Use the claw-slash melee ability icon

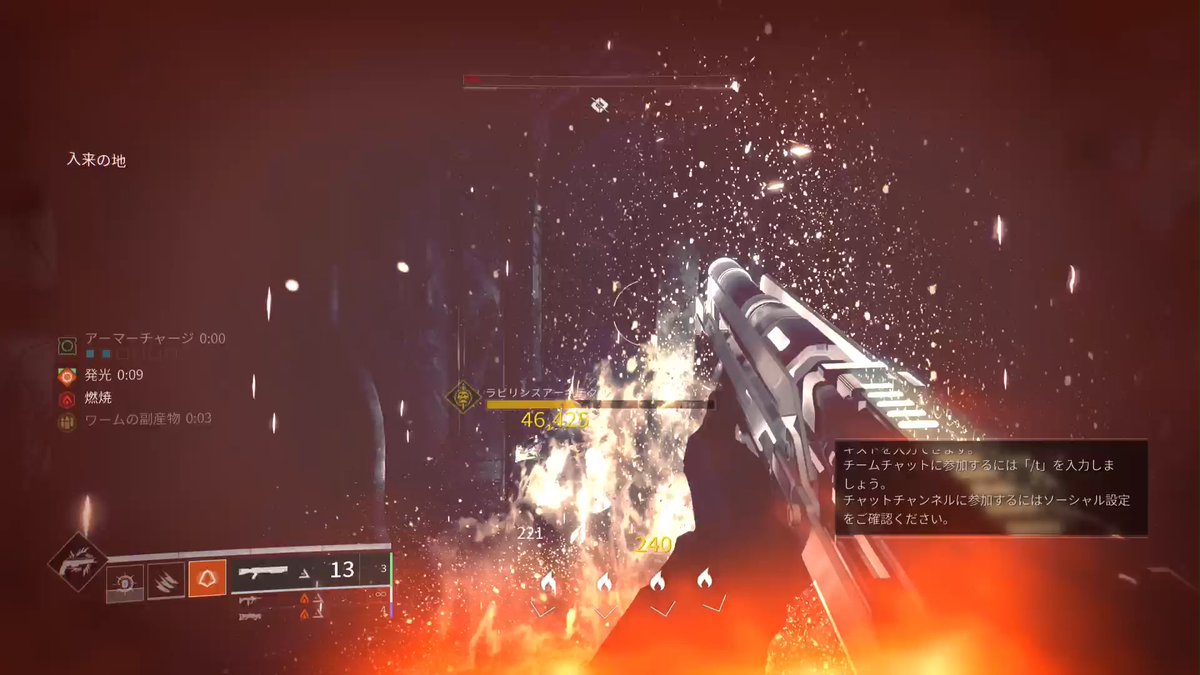coord(166,580)
